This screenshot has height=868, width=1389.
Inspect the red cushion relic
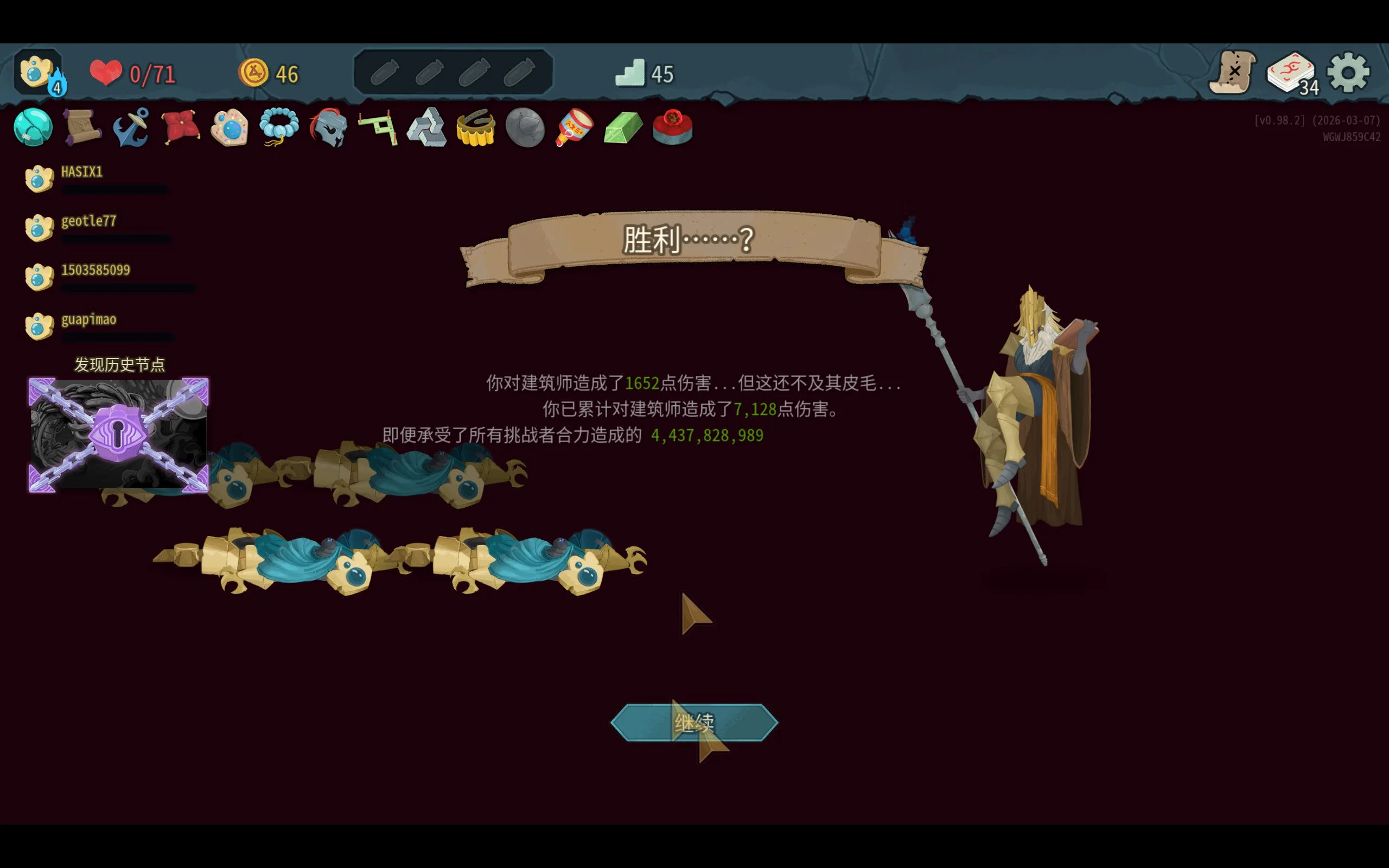(180, 127)
